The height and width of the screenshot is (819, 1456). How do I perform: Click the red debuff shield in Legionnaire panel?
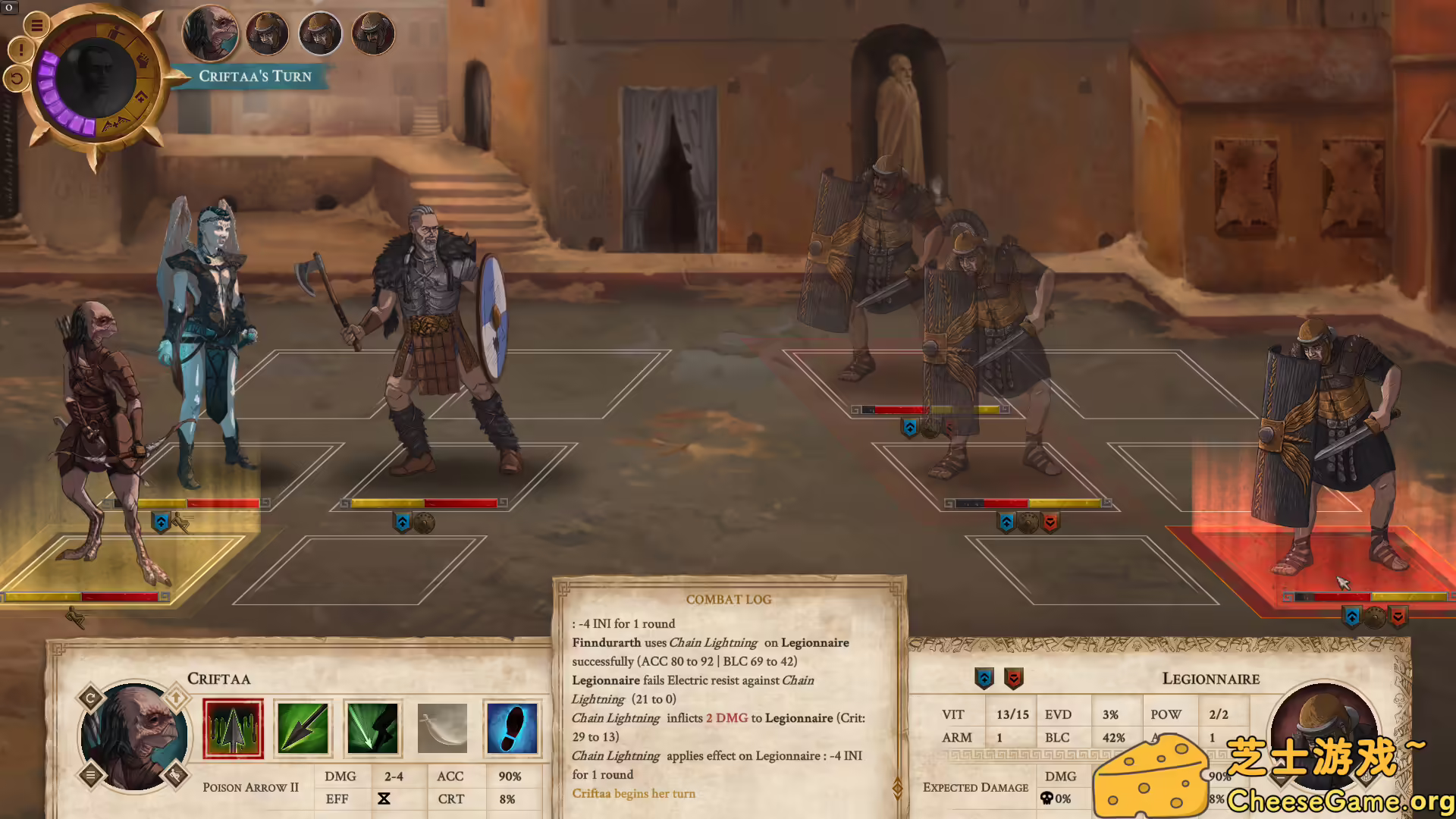pos(1014,678)
